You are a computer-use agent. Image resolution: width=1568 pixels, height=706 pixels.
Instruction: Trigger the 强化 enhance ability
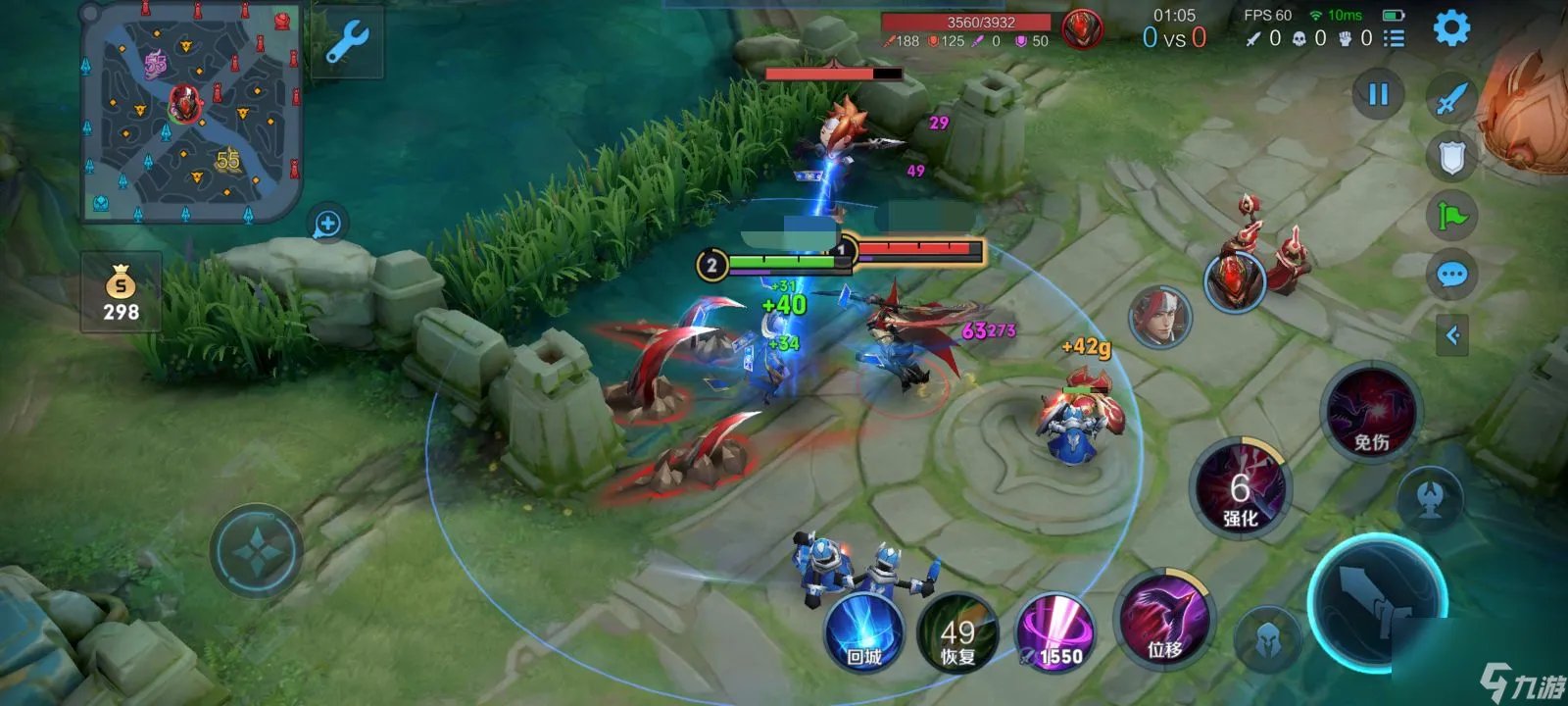(x=1241, y=490)
